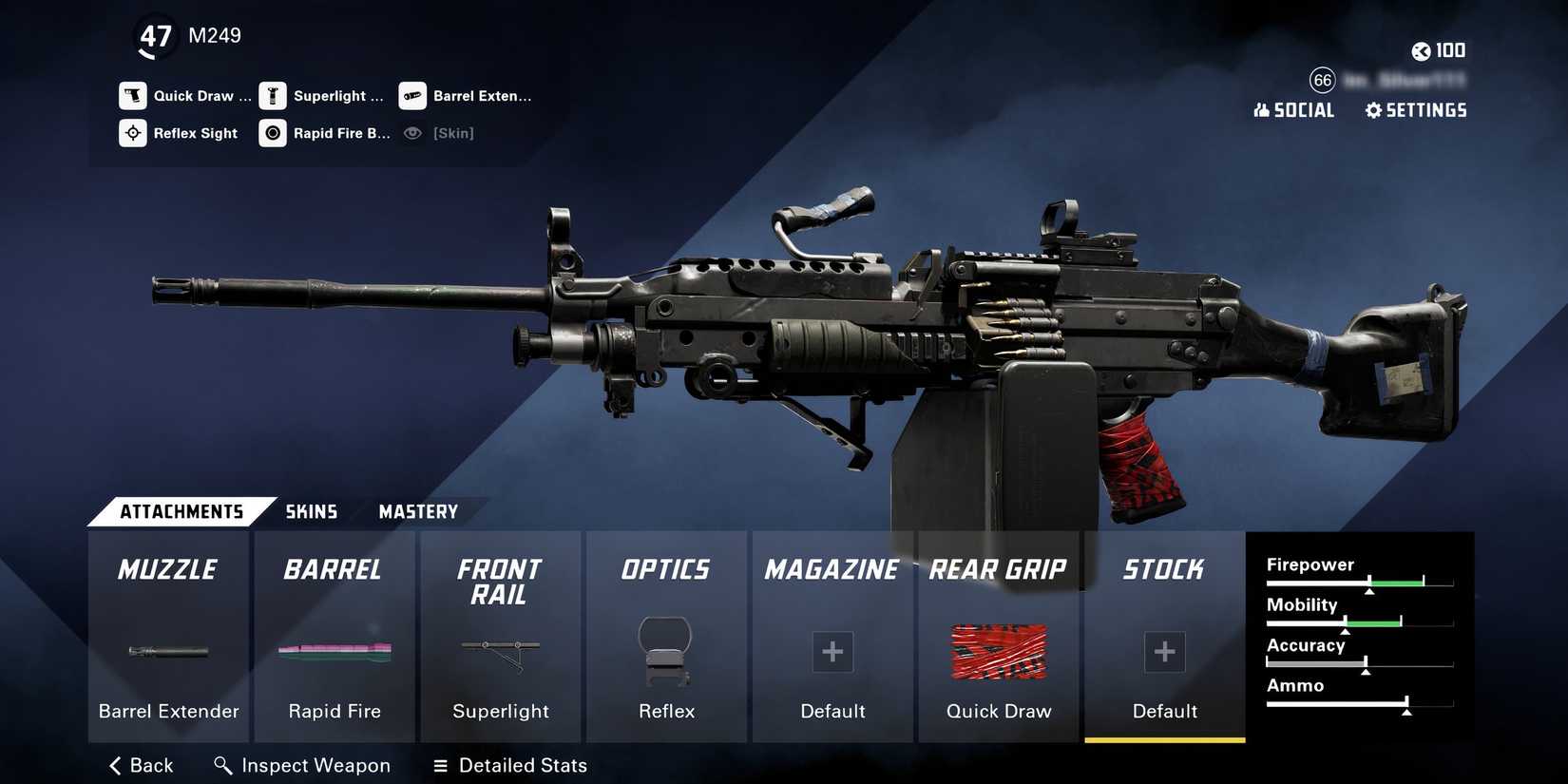The width and height of the screenshot is (1568, 784).
Task: Open the Rear Grip attachment slot
Action: (x=998, y=637)
